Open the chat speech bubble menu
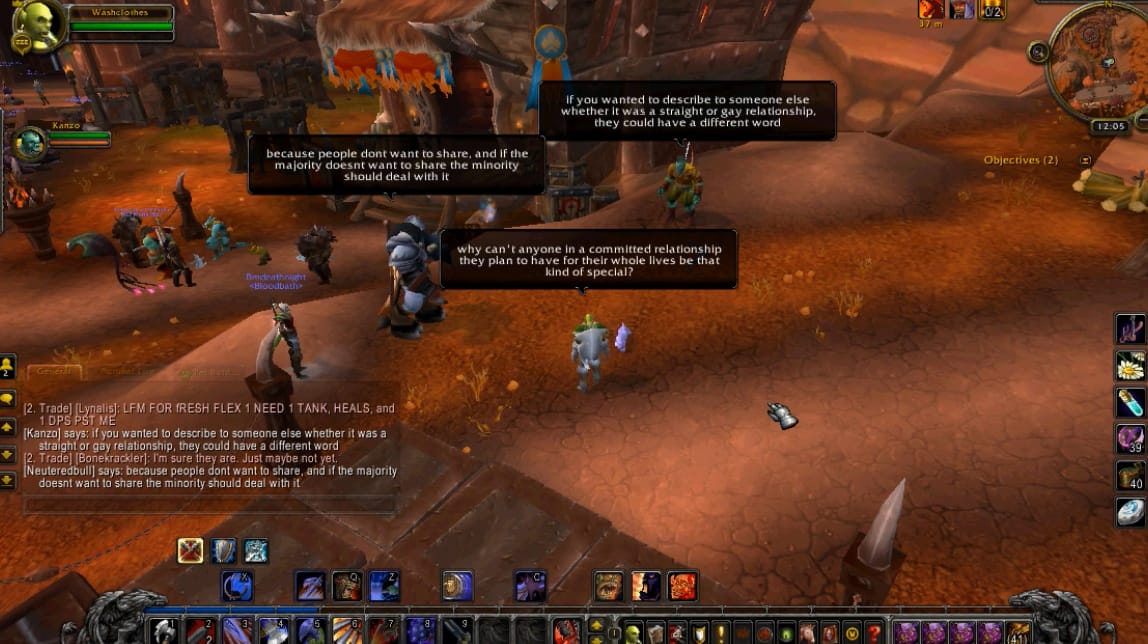 (8, 398)
